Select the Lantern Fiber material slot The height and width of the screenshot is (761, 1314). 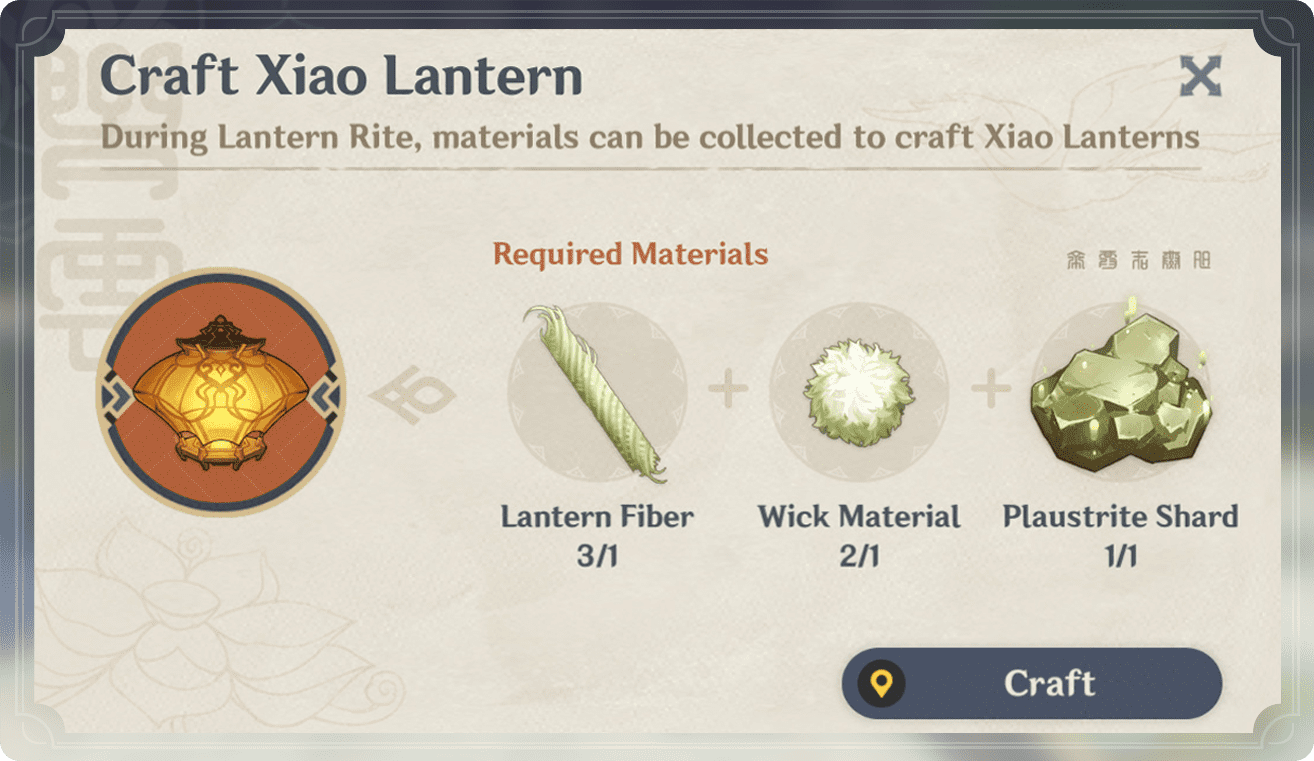coord(597,392)
